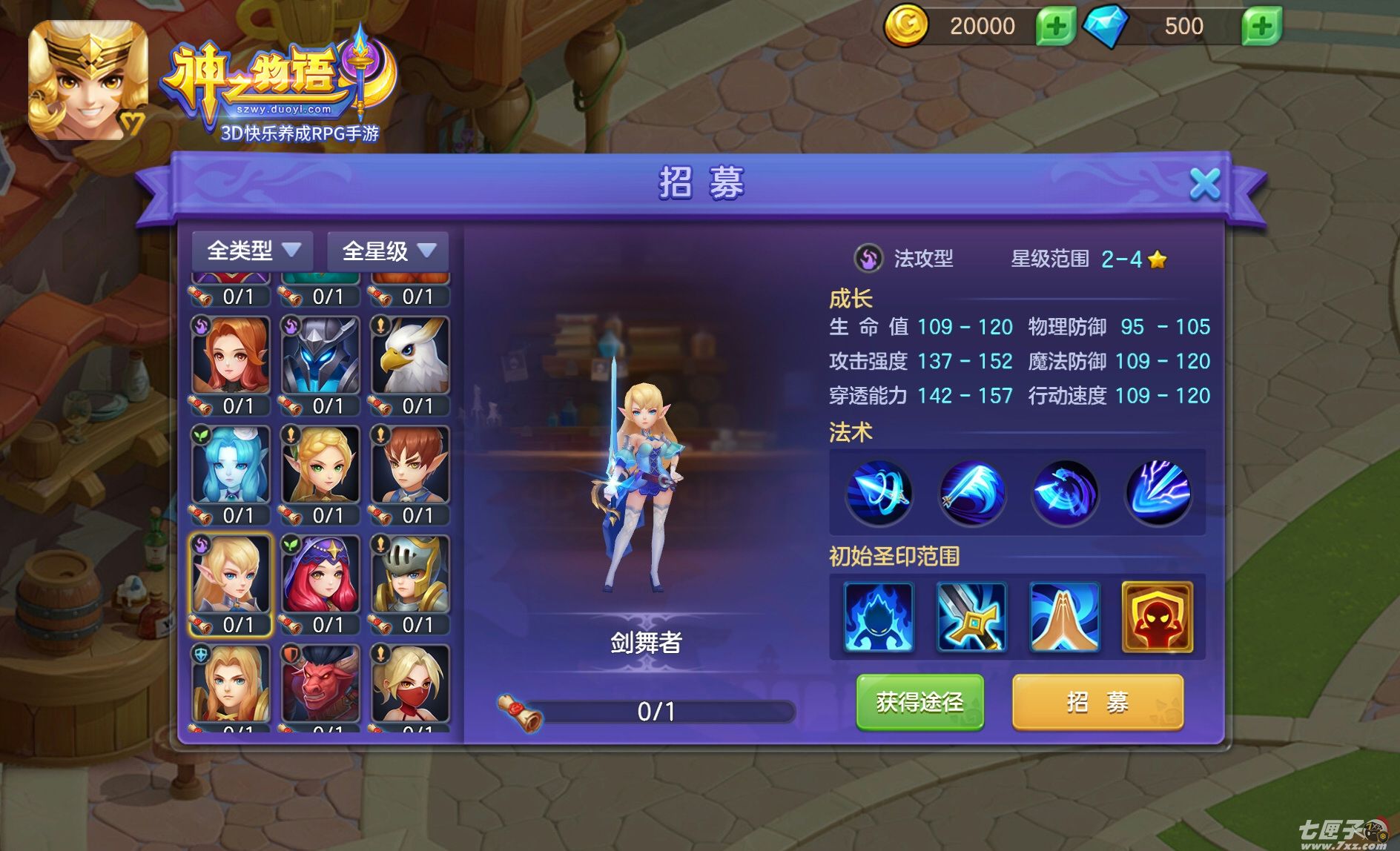Viewport: 1400px width, 851px height.
Task: Select the white eagle hero portrait
Action: coord(410,356)
